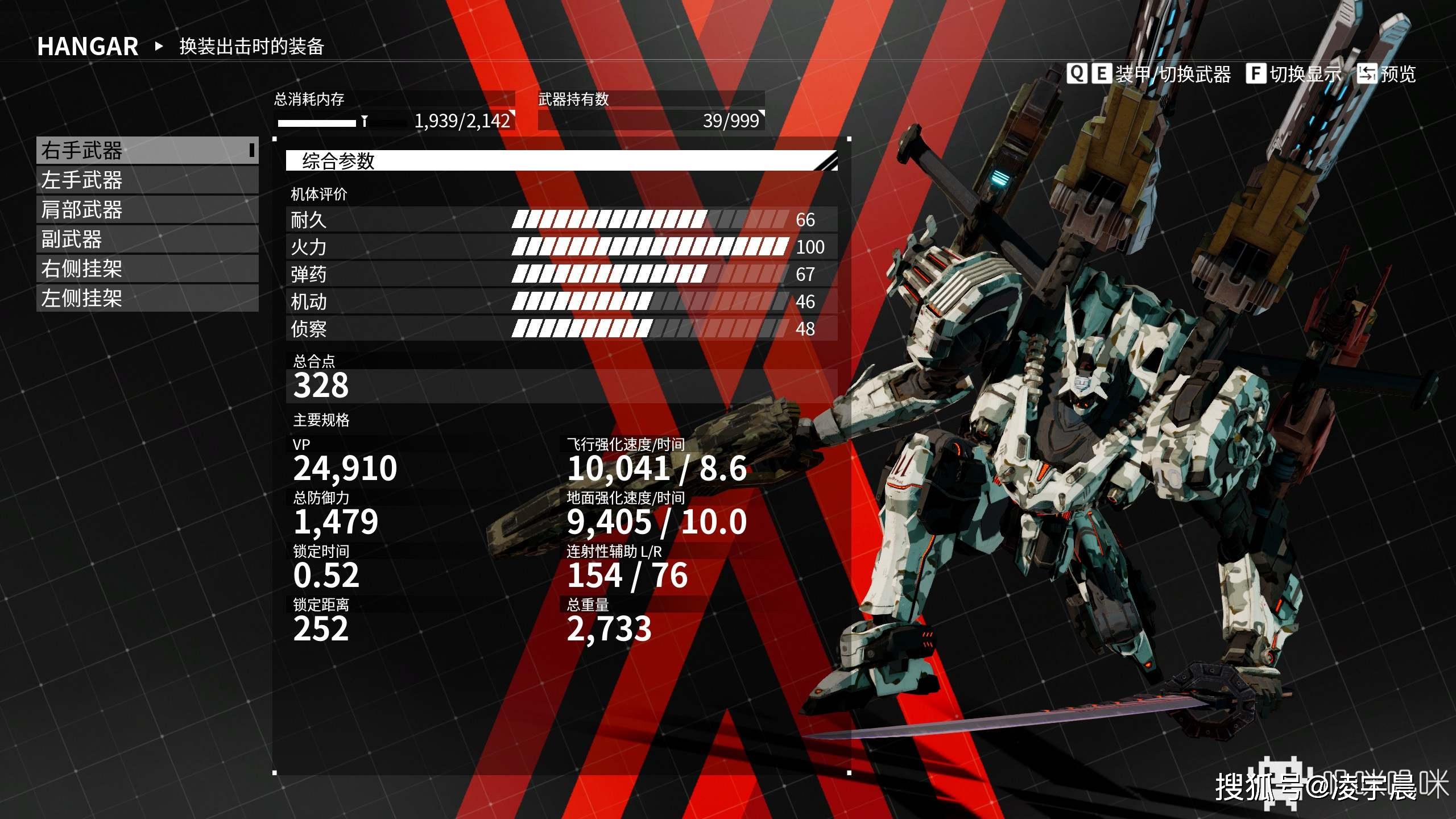Choose the 左侧挂架 entry
Viewport: 1456px width, 819px height.
click(x=147, y=298)
